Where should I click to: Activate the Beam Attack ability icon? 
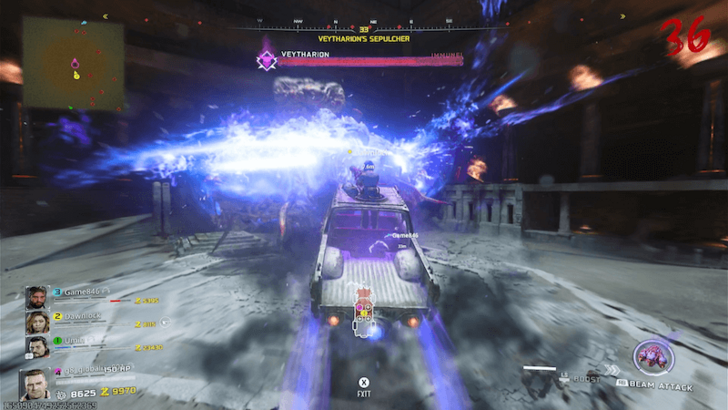(x=653, y=357)
